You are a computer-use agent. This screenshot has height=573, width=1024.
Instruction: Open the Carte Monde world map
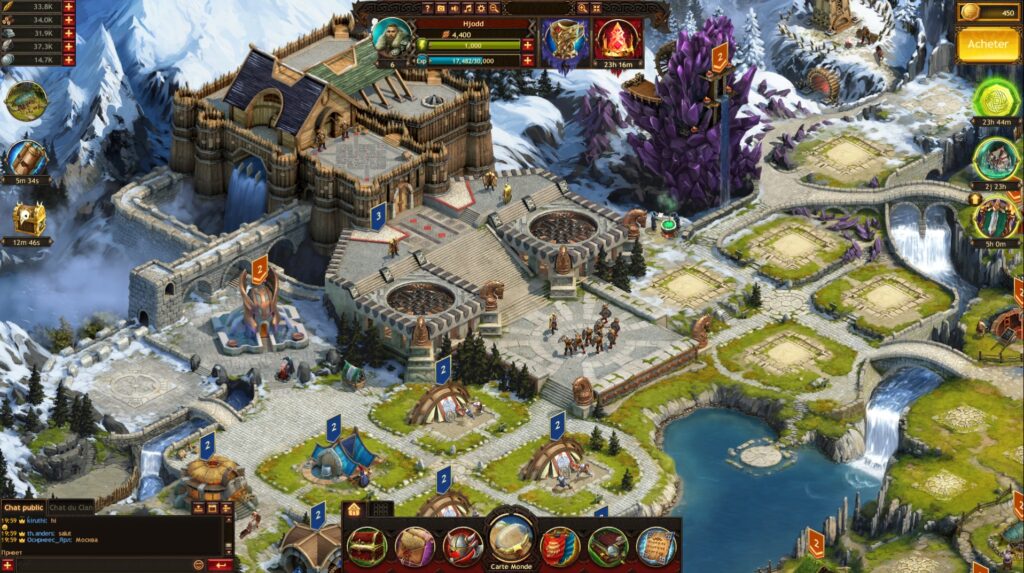click(x=511, y=540)
